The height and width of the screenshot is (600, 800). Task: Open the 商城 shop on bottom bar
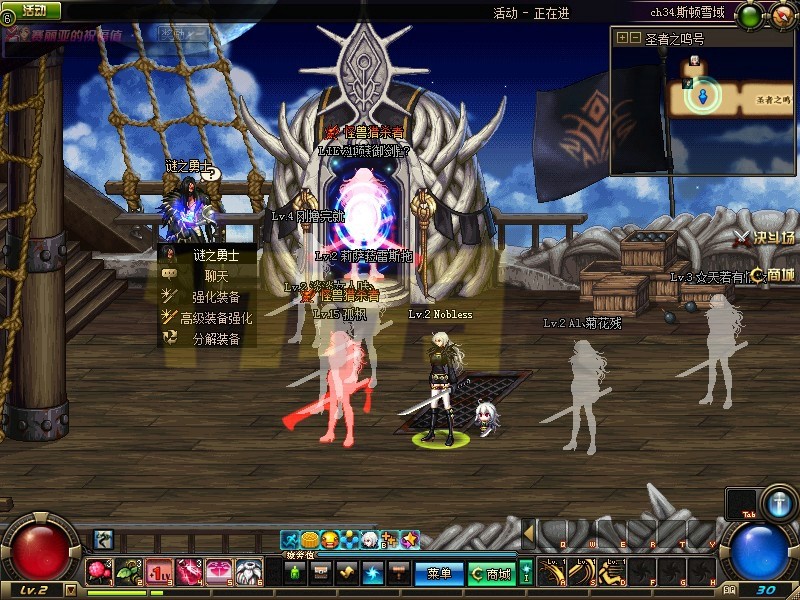[x=491, y=574]
